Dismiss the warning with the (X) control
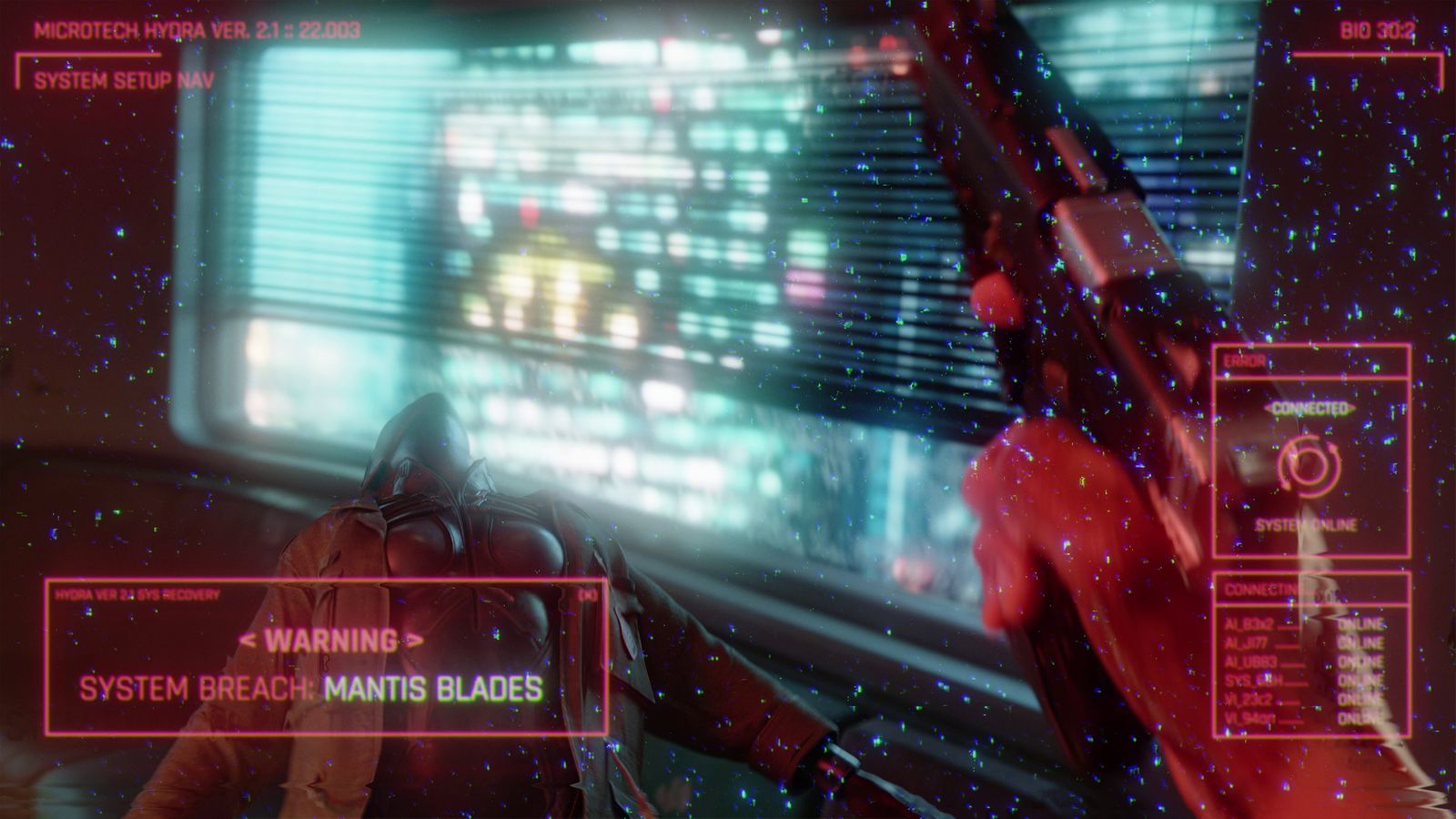 pos(590,598)
